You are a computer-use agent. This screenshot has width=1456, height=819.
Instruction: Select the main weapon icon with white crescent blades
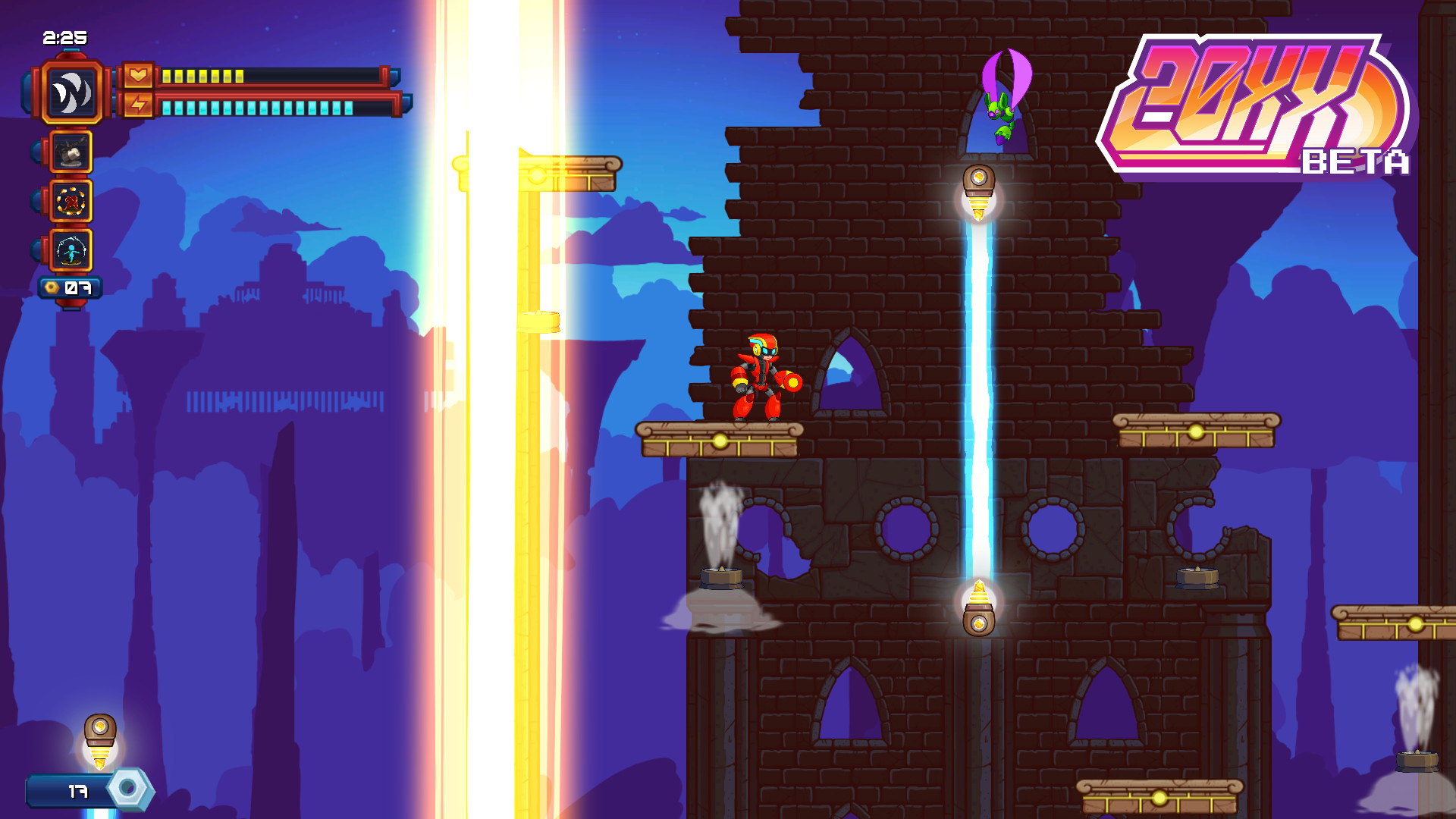(71, 93)
